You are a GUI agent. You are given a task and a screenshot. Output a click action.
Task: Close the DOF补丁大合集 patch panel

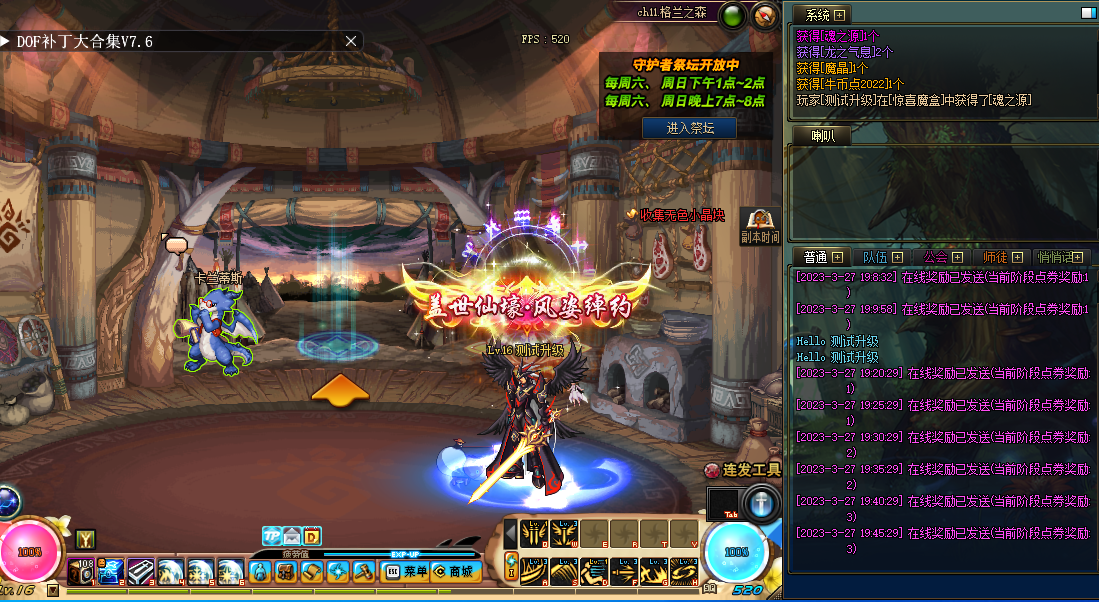click(x=351, y=41)
